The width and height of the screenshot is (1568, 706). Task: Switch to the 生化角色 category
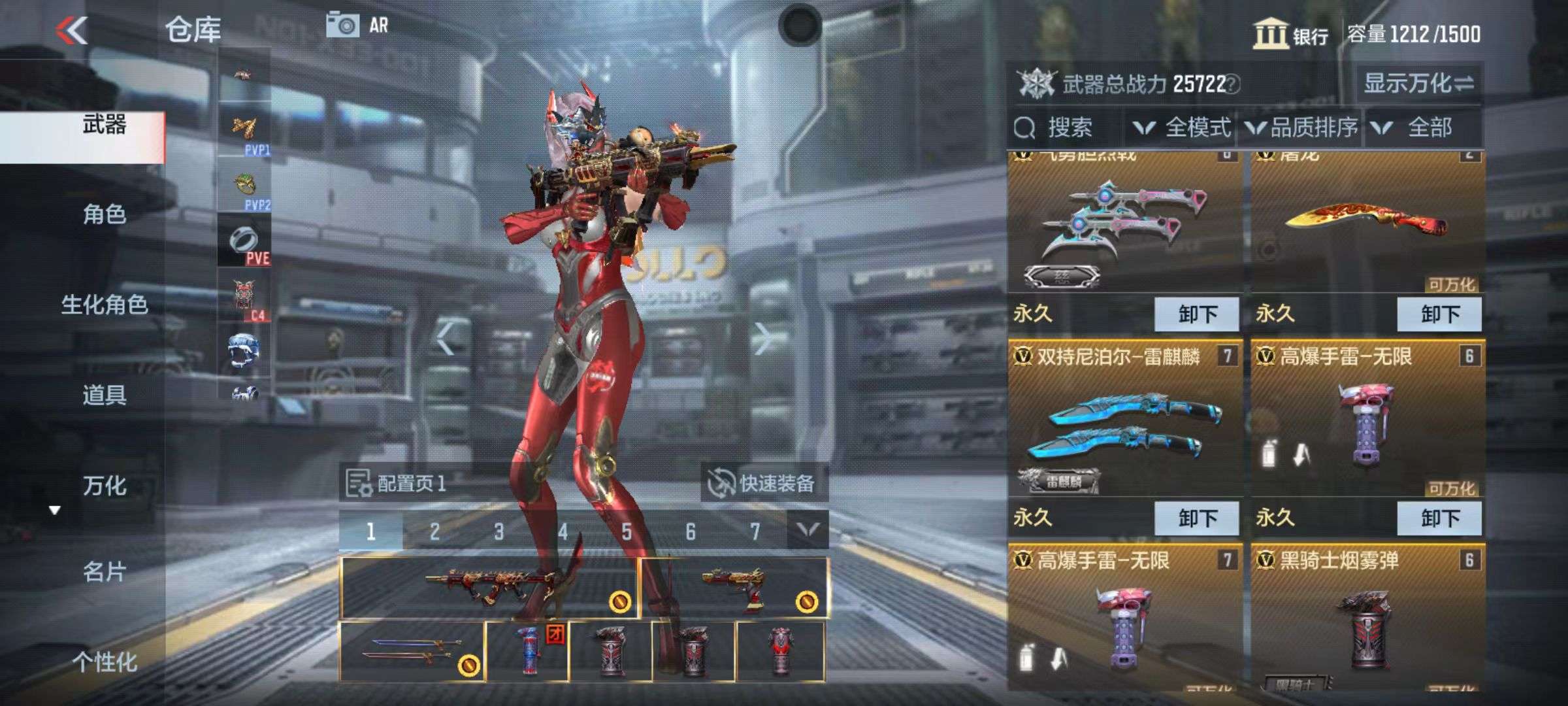pos(104,305)
